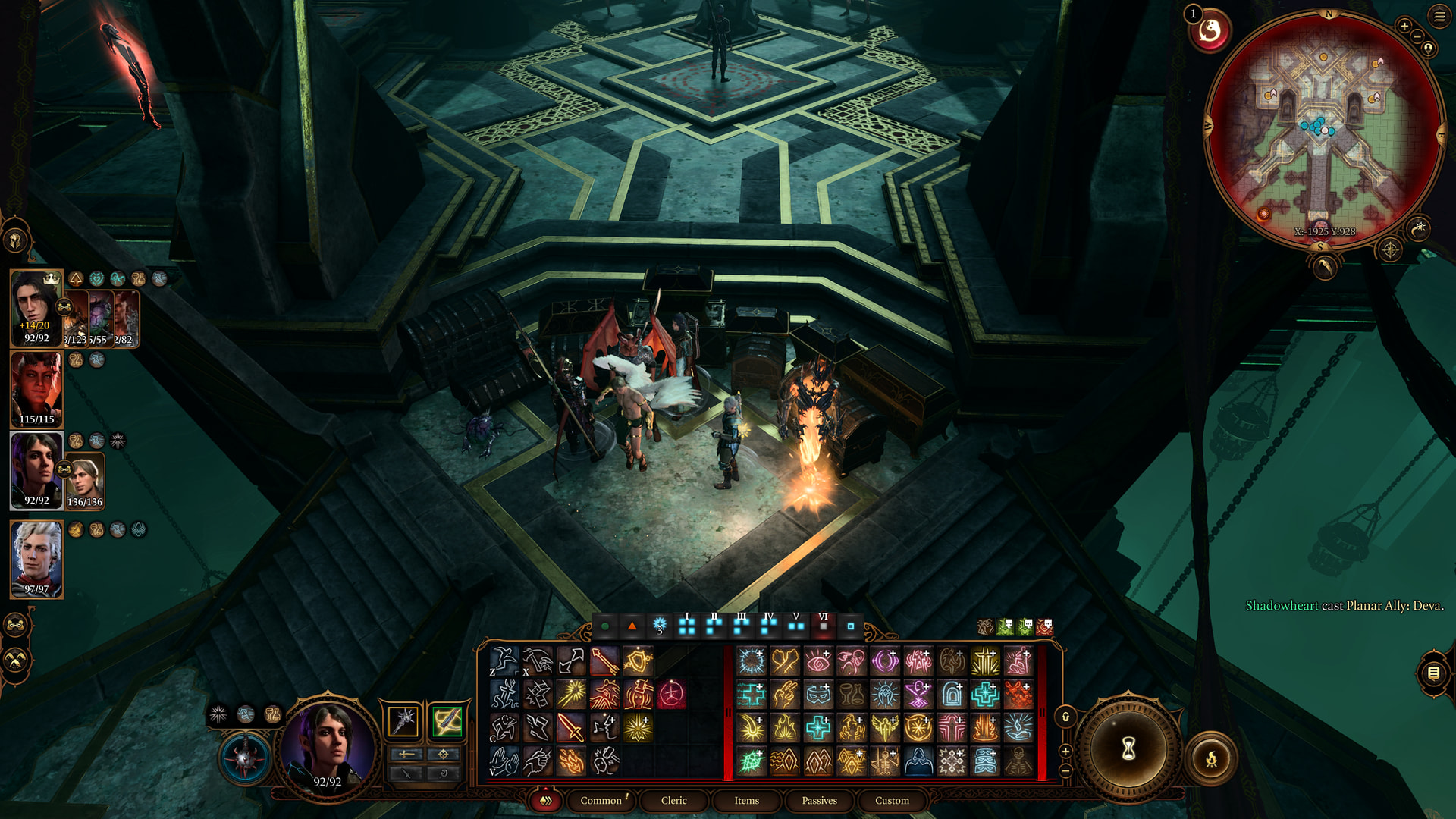Toggle the hotbar padlock button
Image resolution: width=1456 pixels, height=819 pixels.
click(1065, 717)
